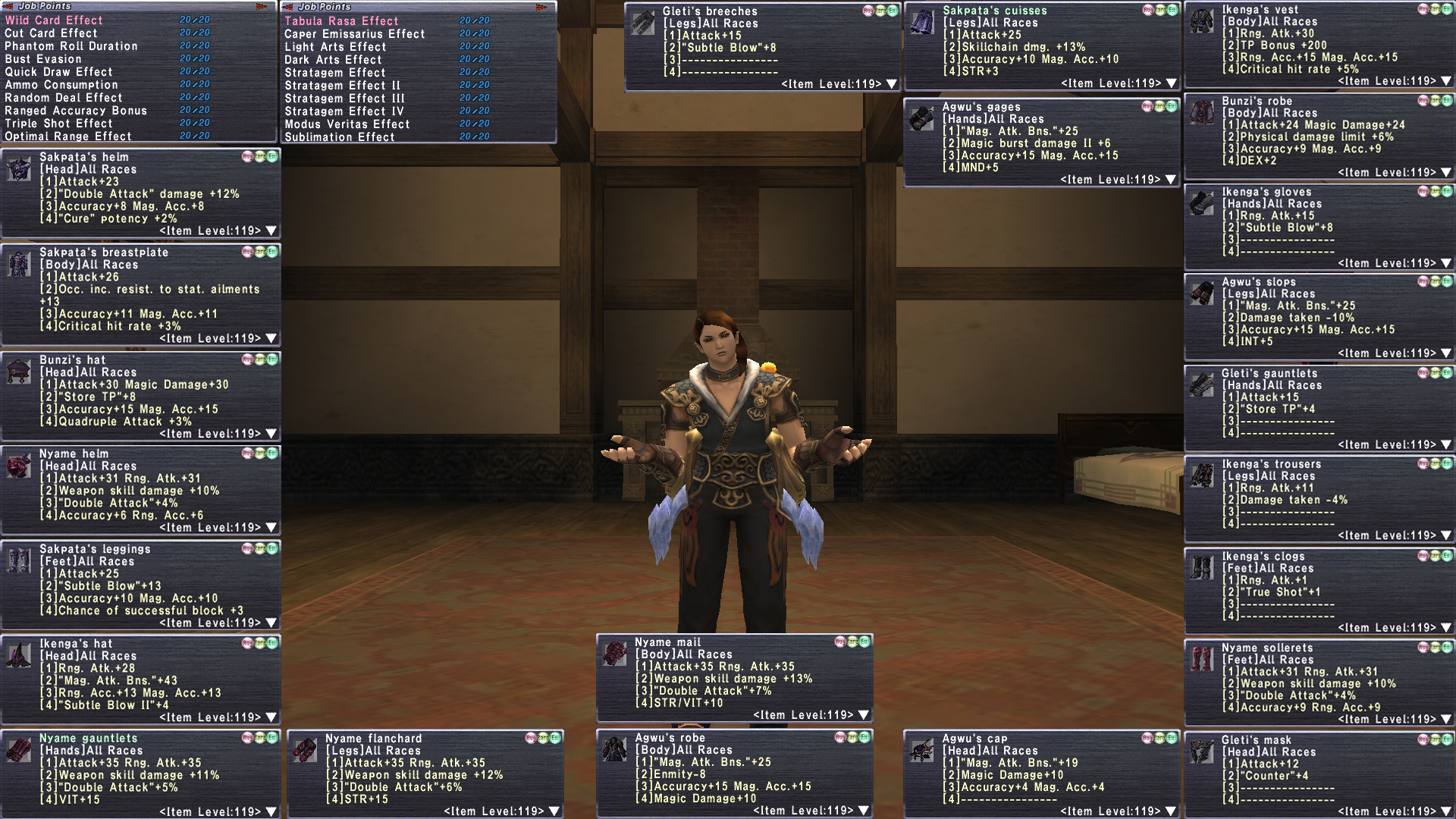Select Wild Card Effect job point entry
The width and height of the screenshot is (1456, 819).
point(54,20)
